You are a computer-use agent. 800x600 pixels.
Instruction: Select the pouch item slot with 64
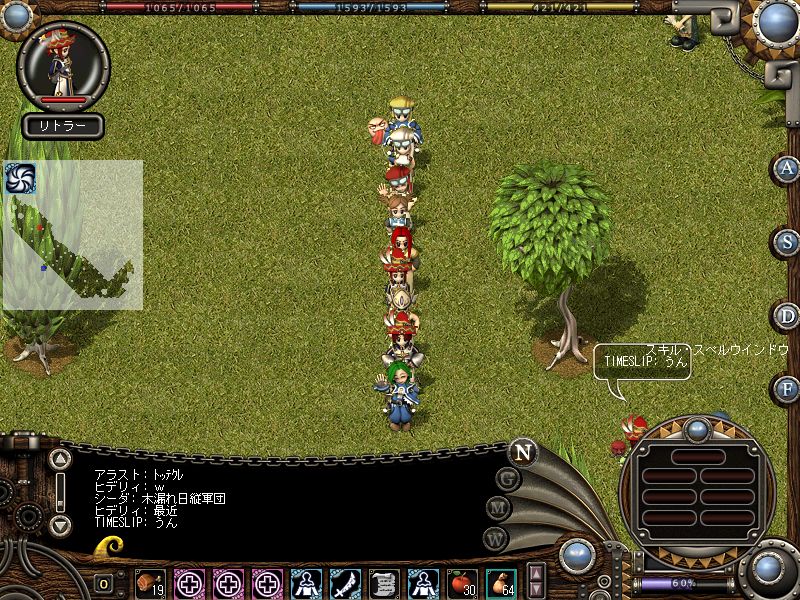click(x=500, y=582)
